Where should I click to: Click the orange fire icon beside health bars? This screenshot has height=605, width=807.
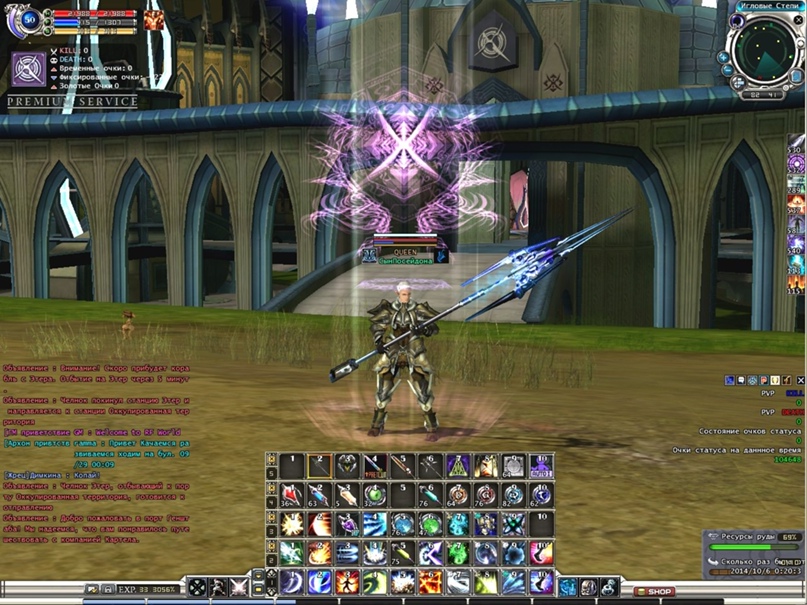(153, 20)
